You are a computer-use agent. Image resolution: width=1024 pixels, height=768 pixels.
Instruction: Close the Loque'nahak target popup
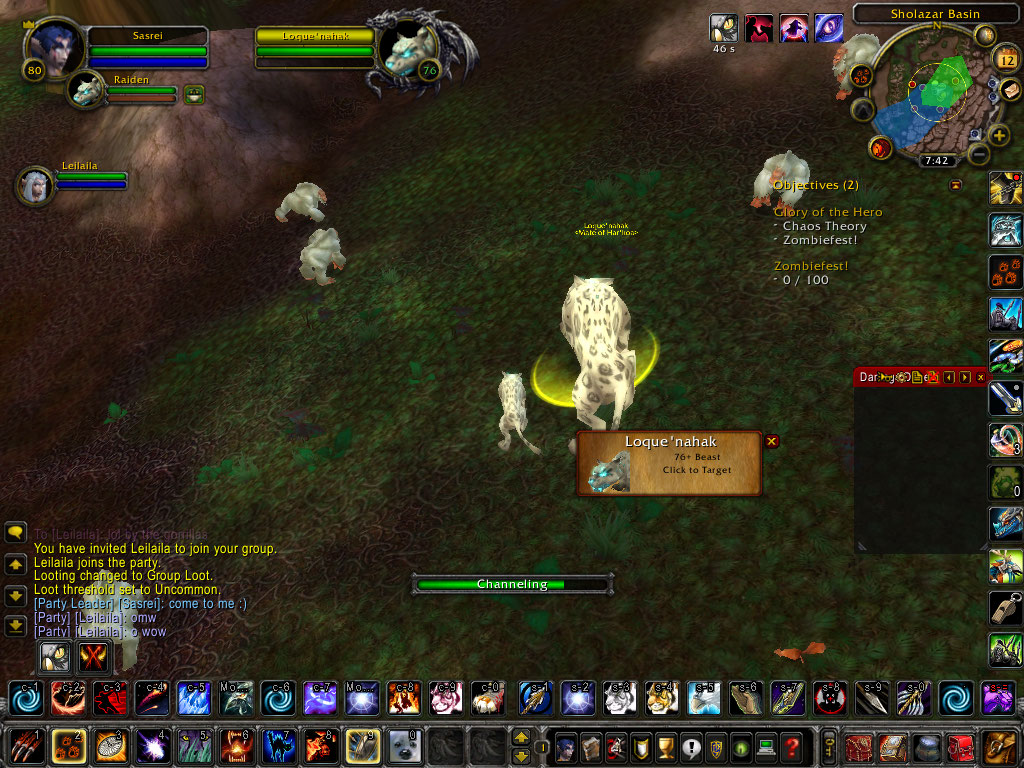pos(771,441)
